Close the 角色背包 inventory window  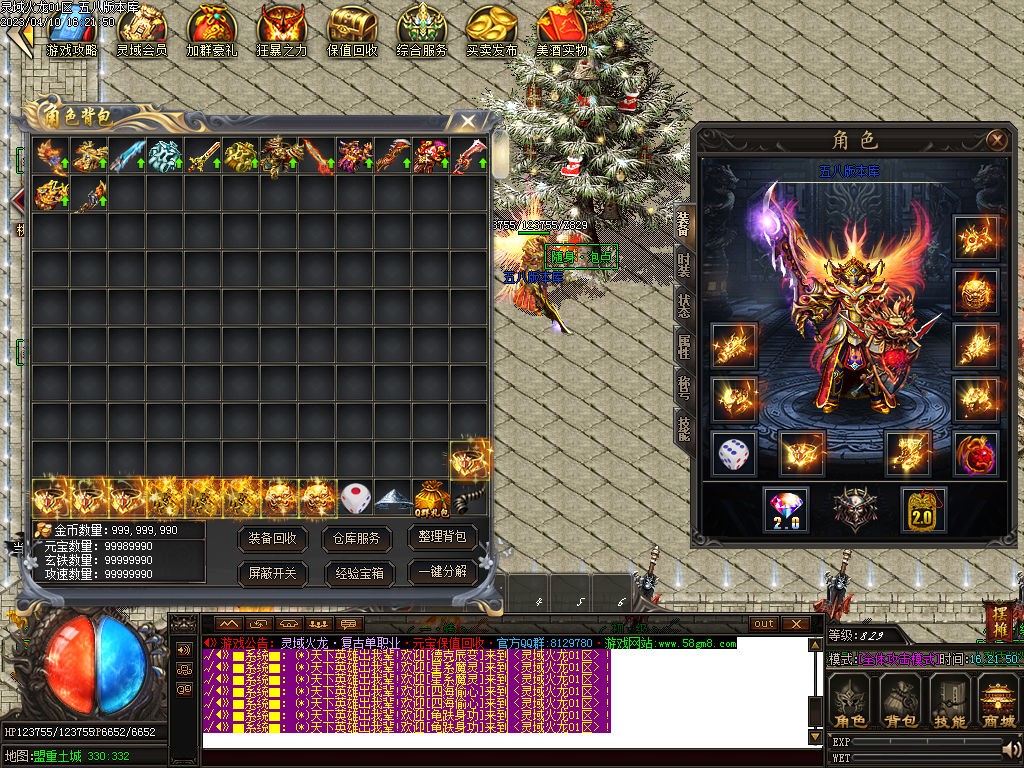pos(467,121)
